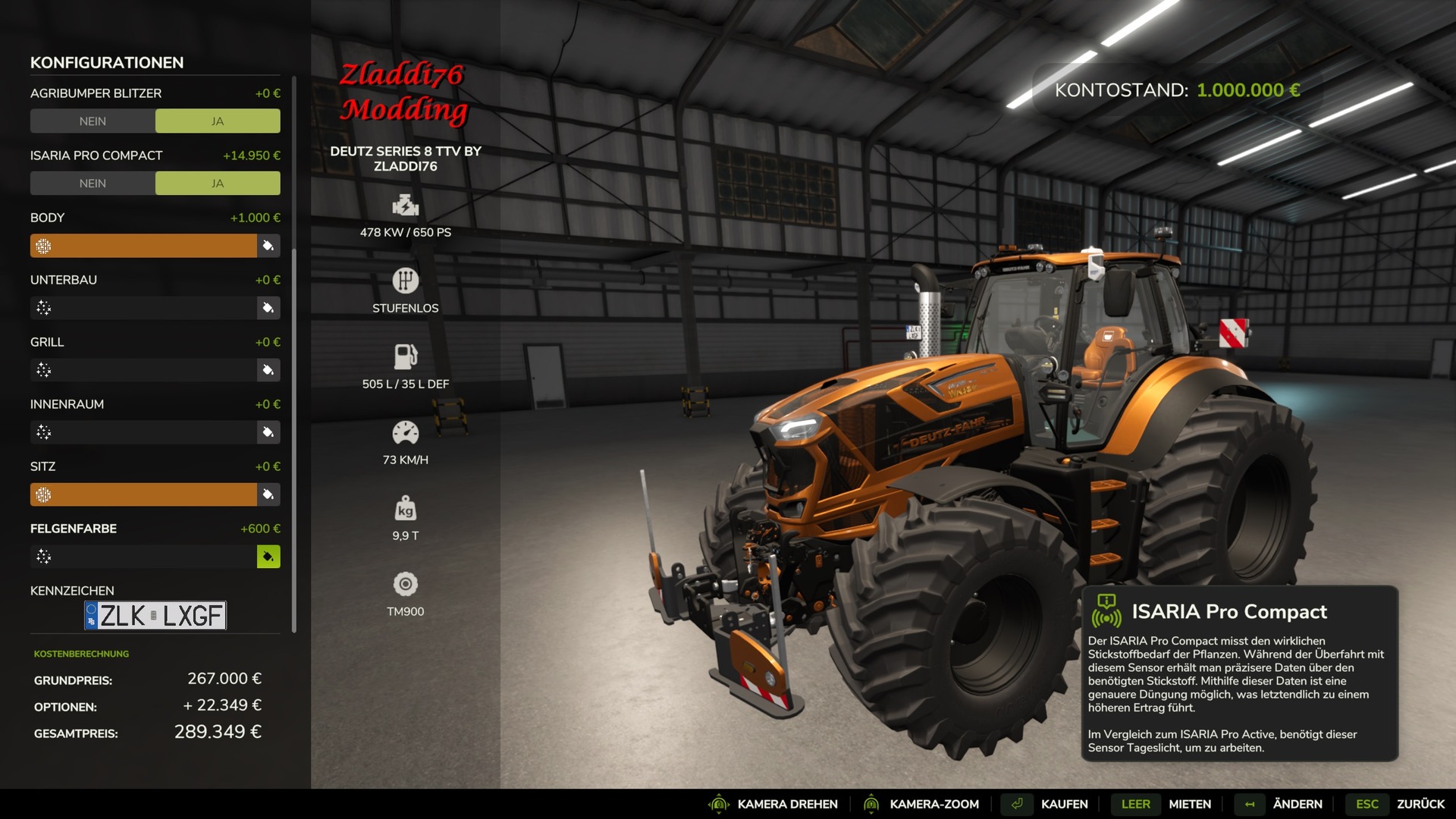The height and width of the screenshot is (819, 1456).
Task: Click the Body paint bucket icon
Action: 268,246
